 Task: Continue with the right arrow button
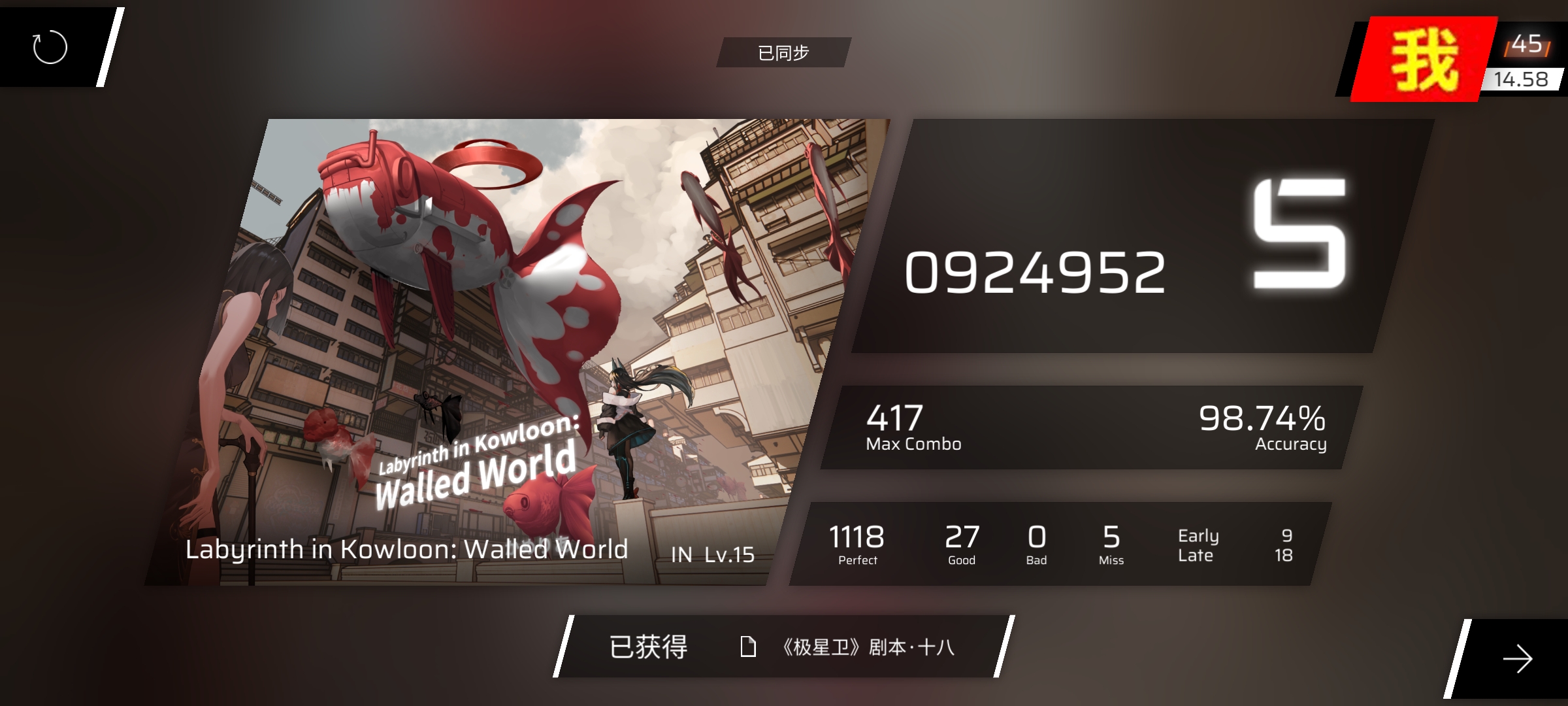pos(1517,658)
